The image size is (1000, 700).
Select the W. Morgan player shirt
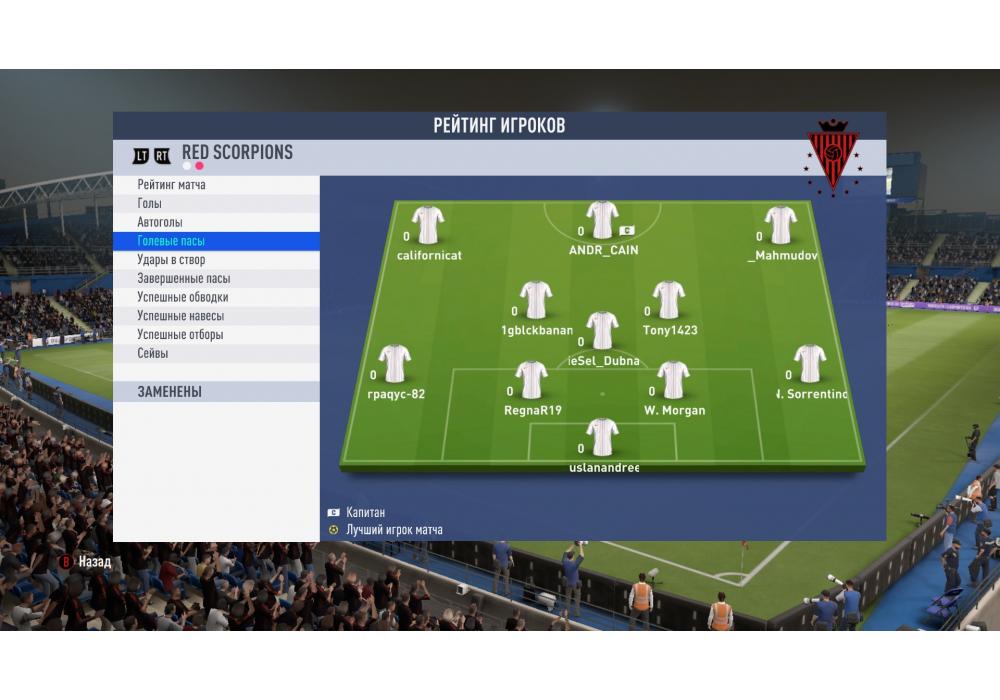673,380
